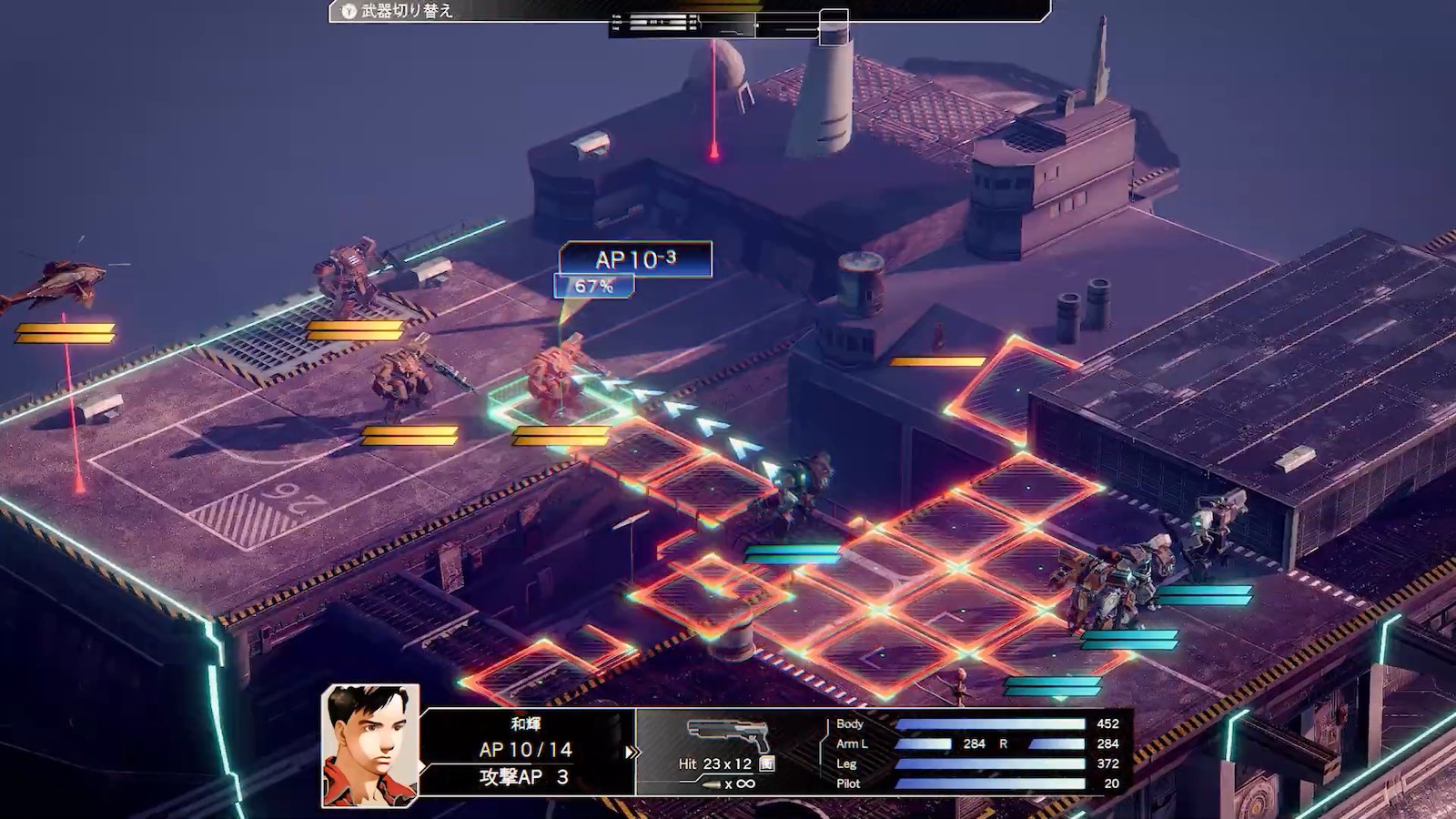Select pilot 和輝's portrait

pos(370,745)
